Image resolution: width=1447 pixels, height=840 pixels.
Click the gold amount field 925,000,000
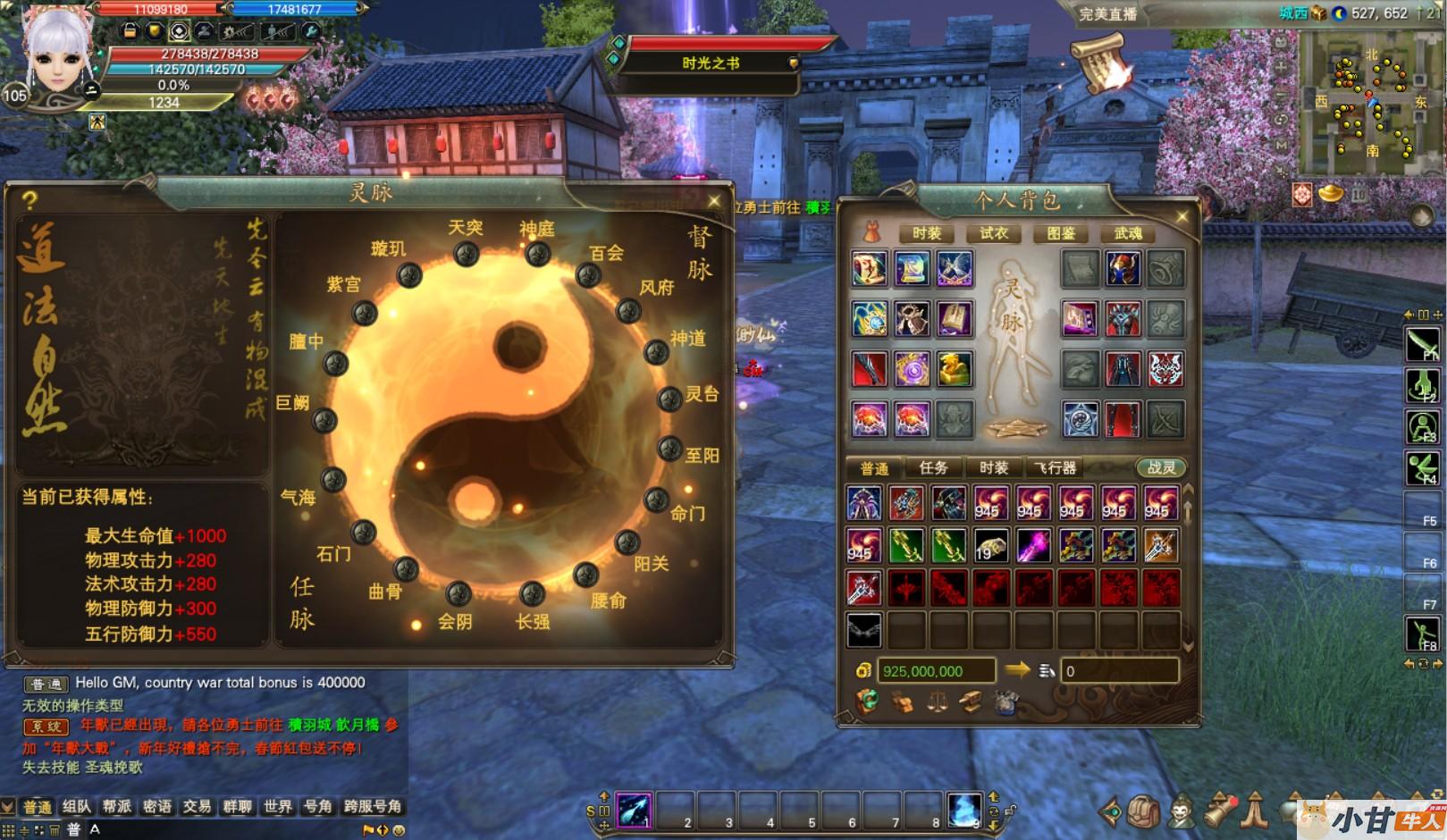point(935,671)
